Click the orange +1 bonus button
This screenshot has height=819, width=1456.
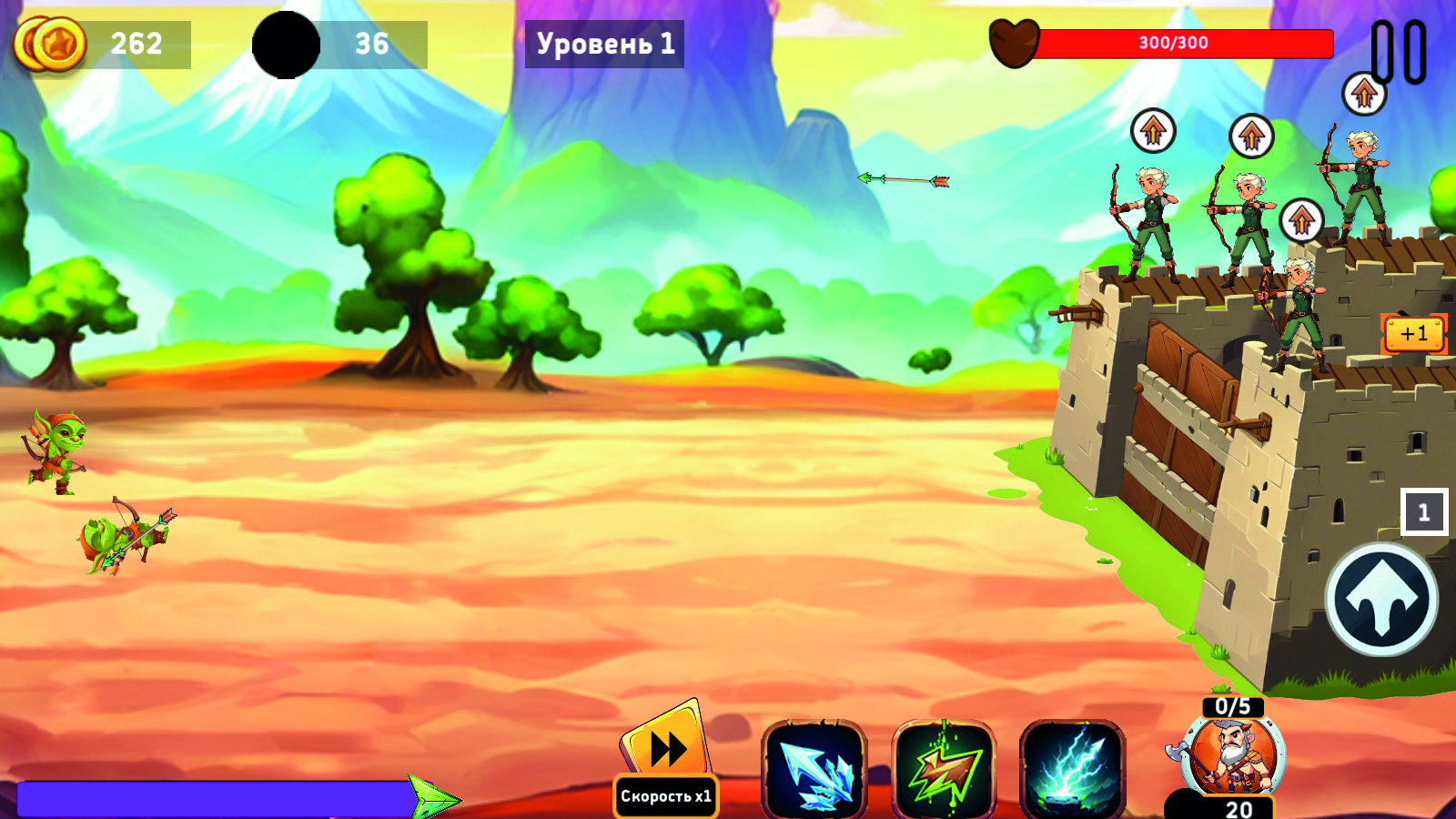coord(1412,334)
